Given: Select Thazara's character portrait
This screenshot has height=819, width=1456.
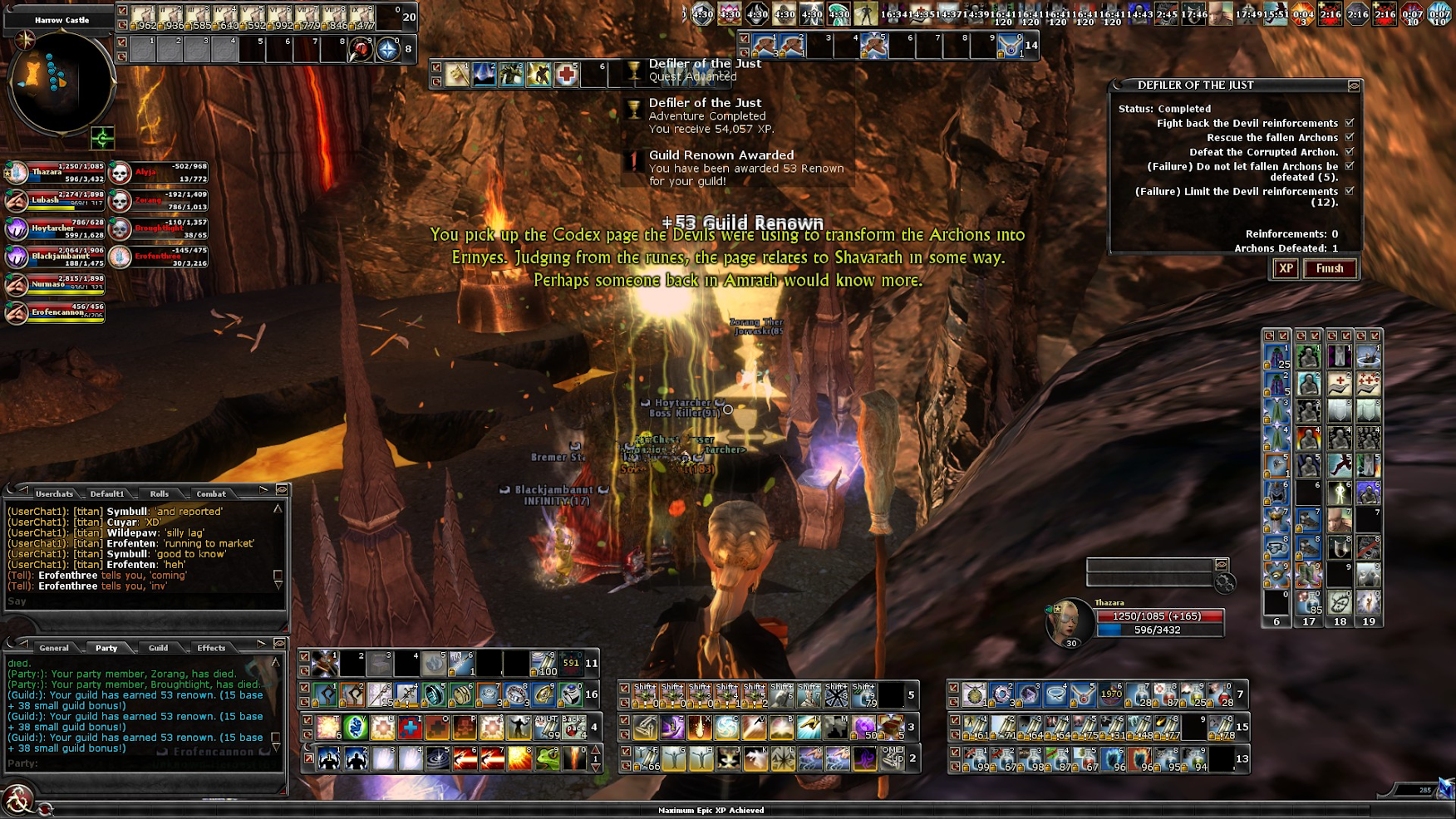Looking at the screenshot, I should (x=1066, y=620).
